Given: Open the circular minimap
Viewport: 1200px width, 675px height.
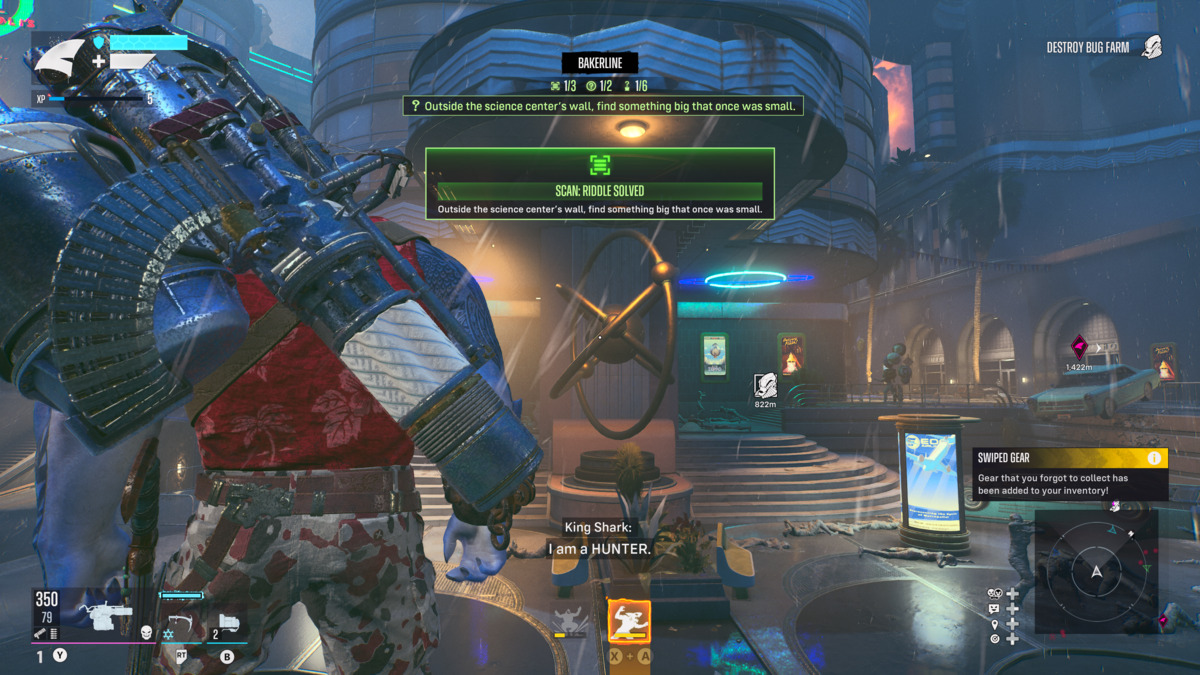Looking at the screenshot, I should pyautogui.click(x=1096, y=572).
